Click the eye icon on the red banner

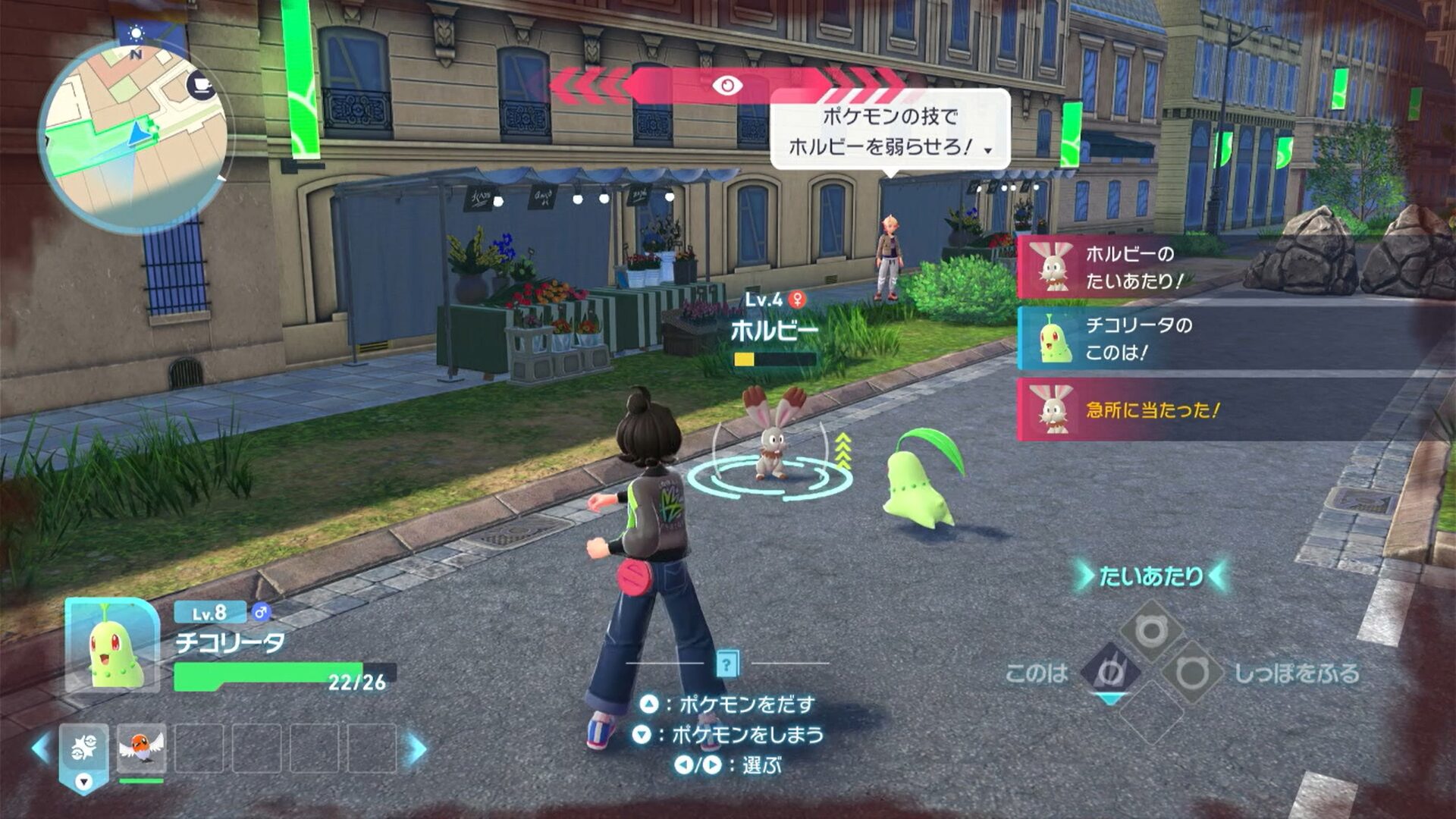[726, 85]
